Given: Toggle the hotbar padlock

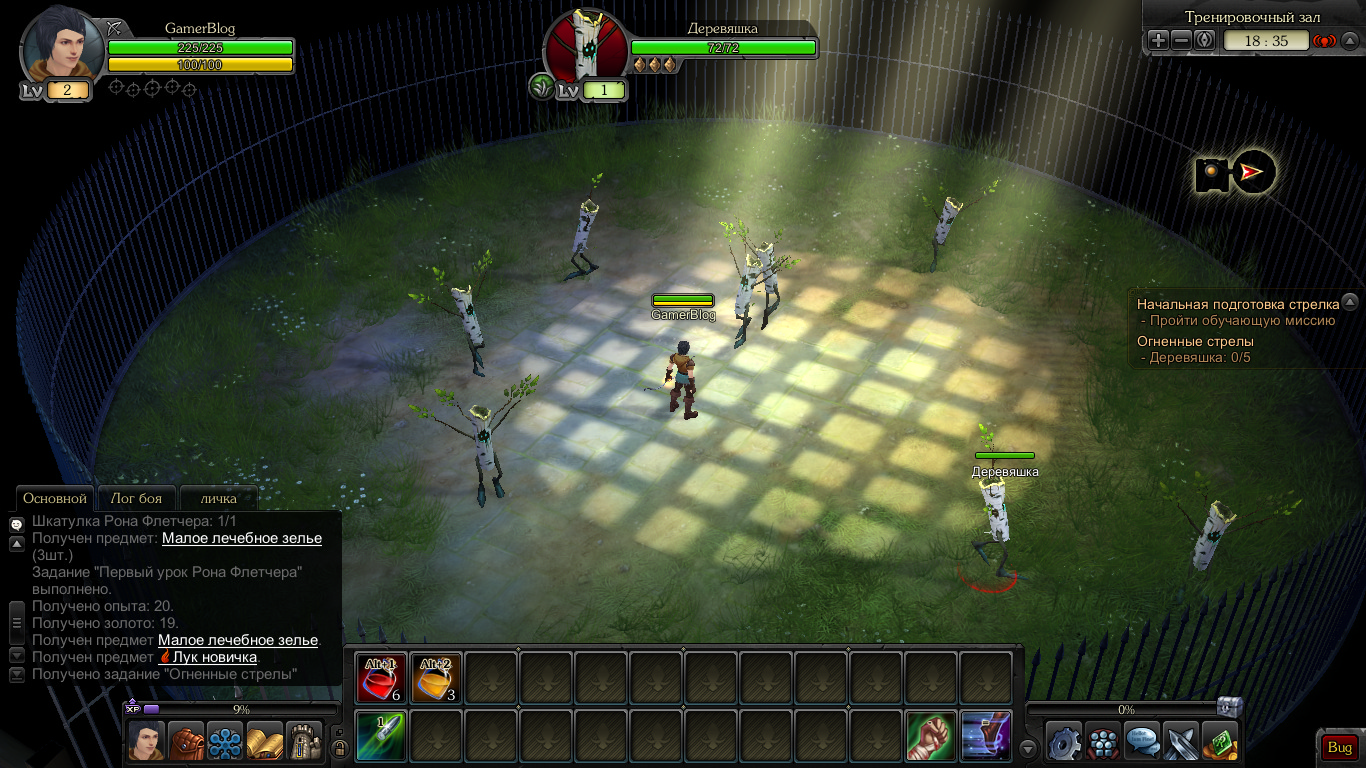Looking at the screenshot, I should click(x=339, y=747).
